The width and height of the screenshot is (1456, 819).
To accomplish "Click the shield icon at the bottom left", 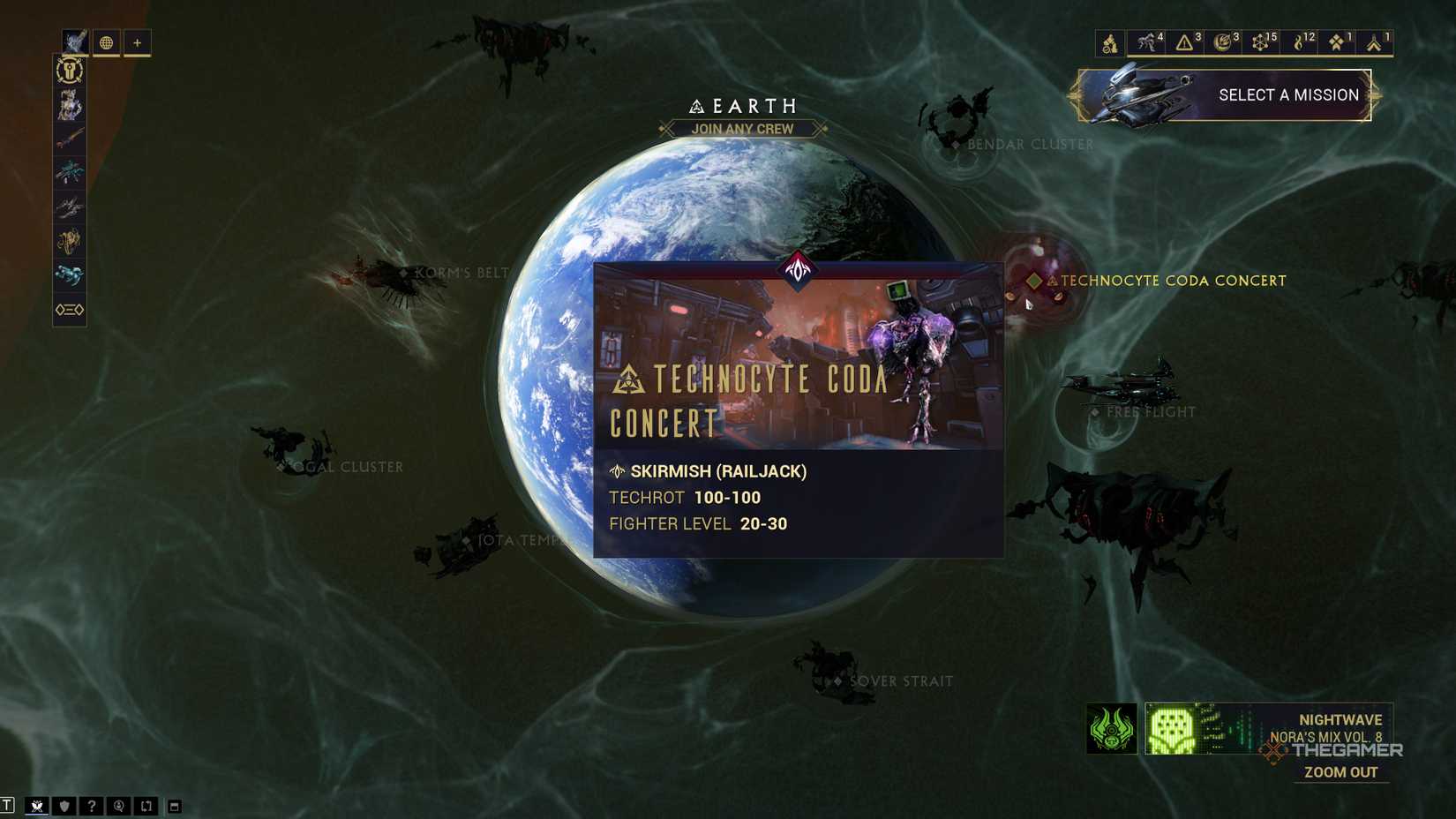I will (63, 806).
